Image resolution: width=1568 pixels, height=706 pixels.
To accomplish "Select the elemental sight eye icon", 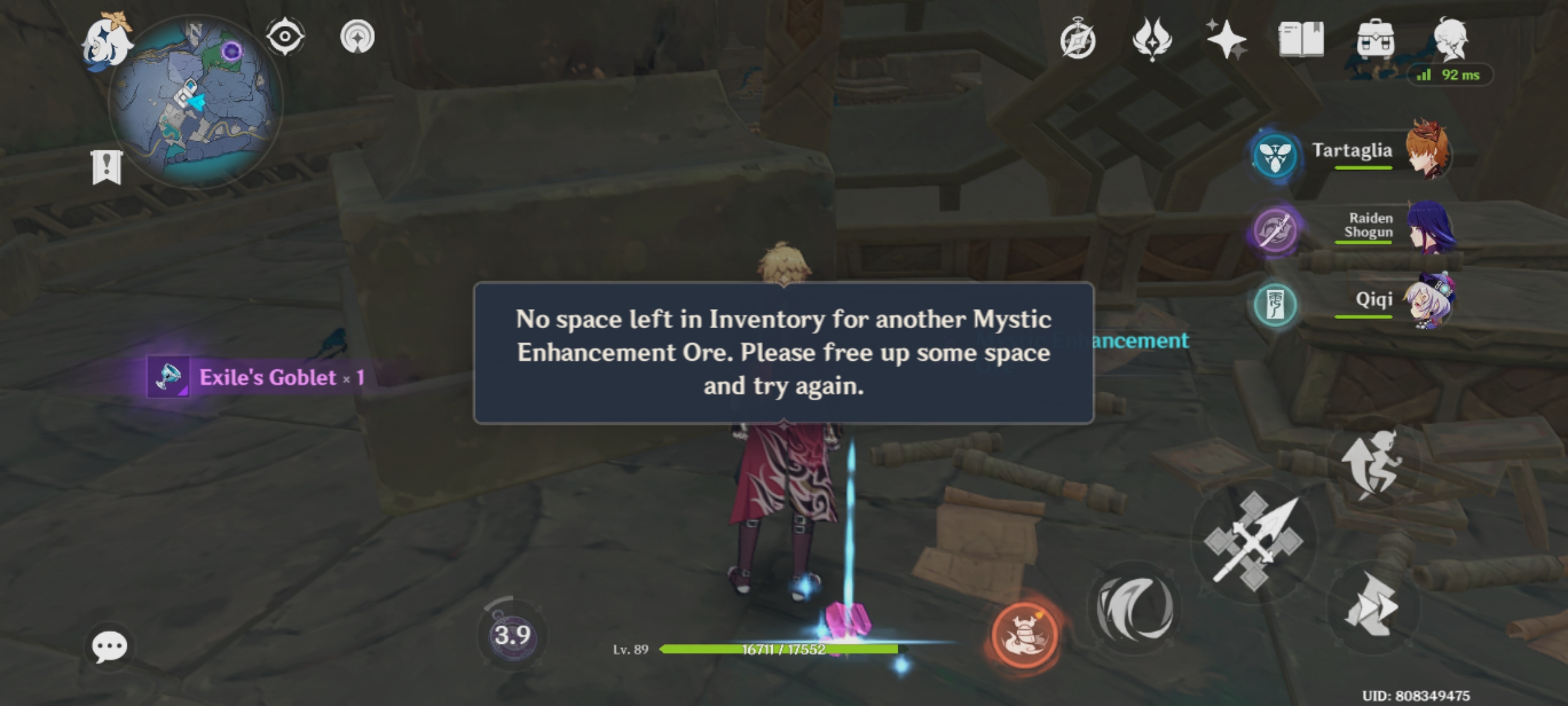I will click(x=285, y=36).
